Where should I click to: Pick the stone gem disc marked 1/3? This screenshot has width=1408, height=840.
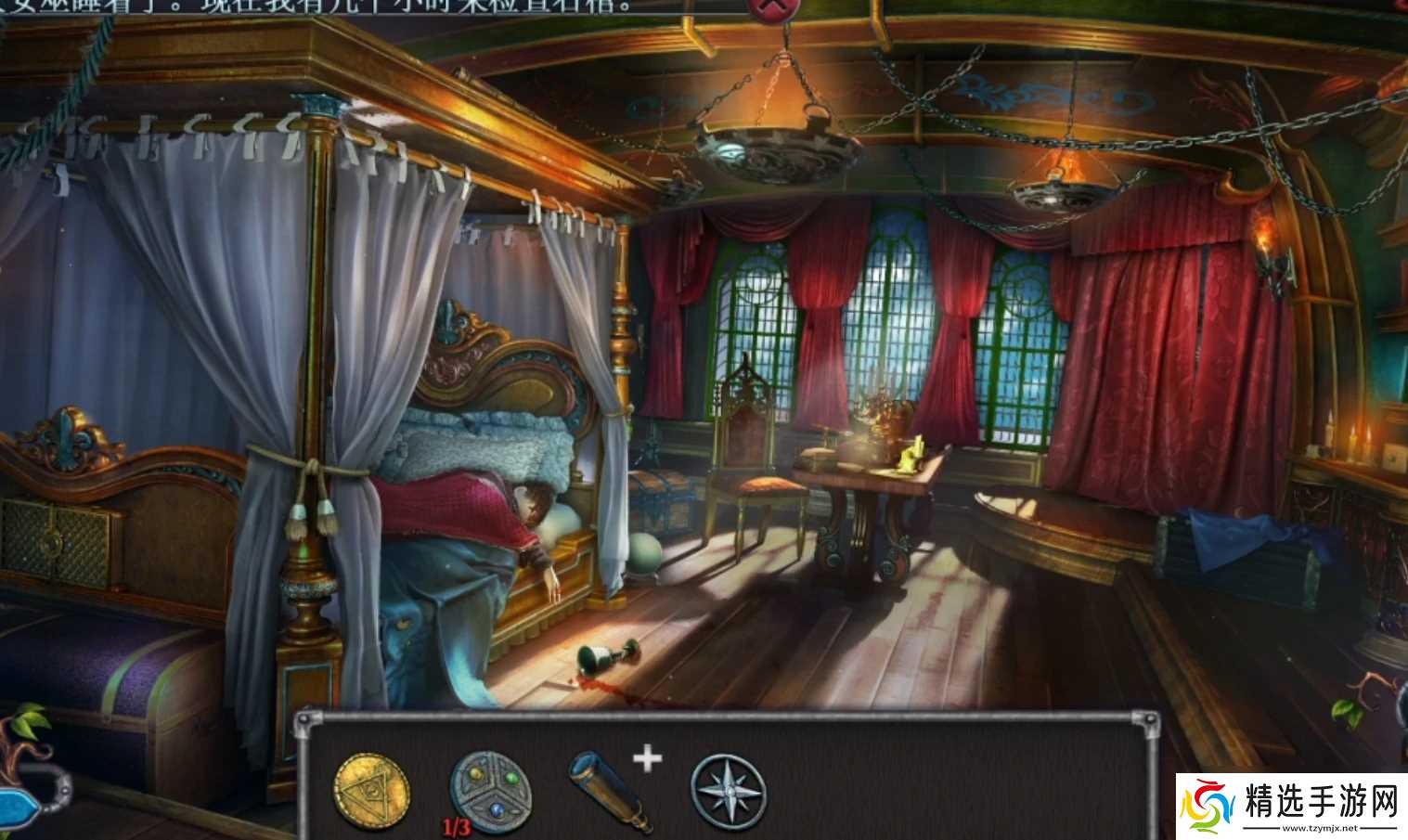click(x=490, y=790)
